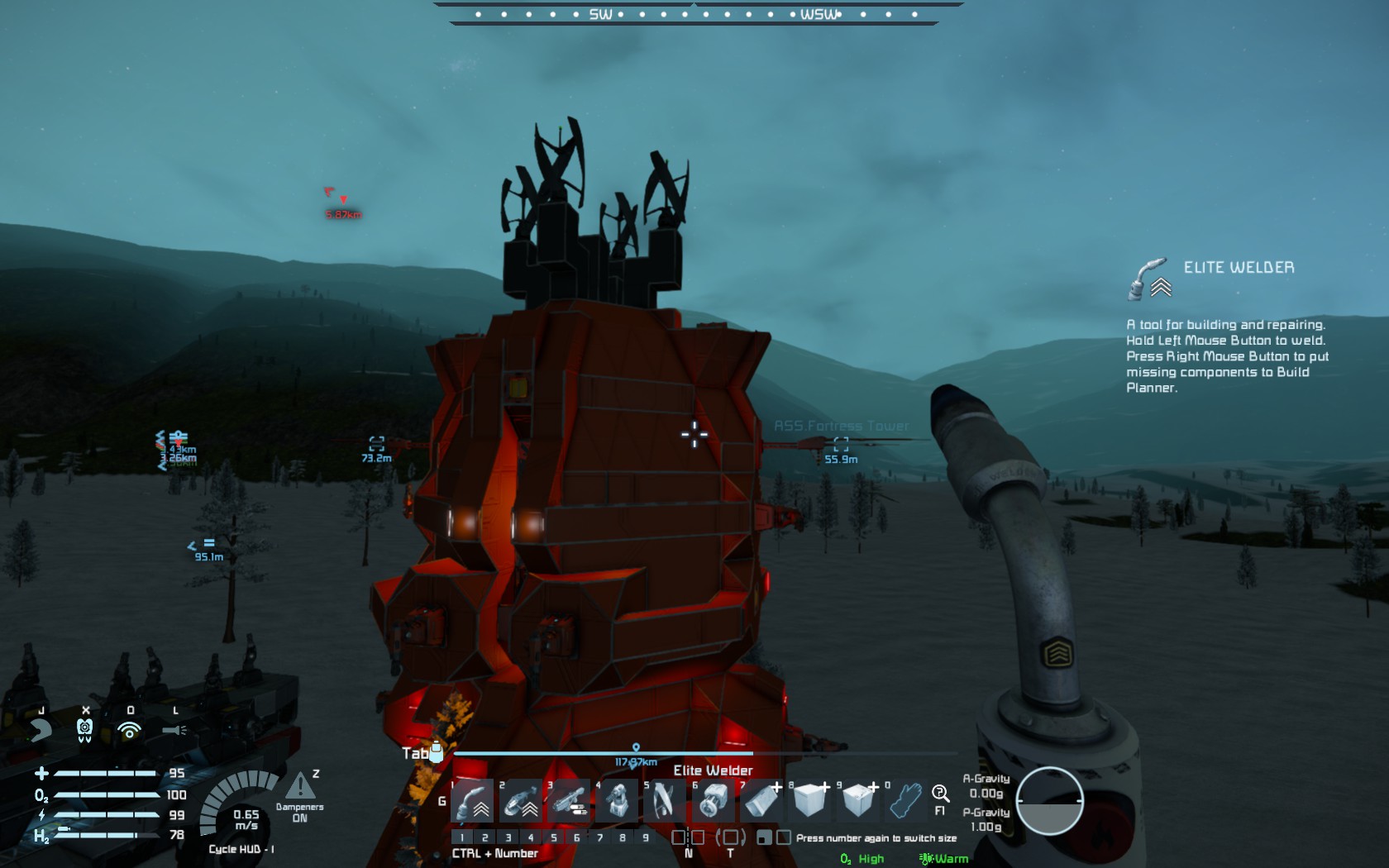Toggle the broadcasting signal icon
The width and height of the screenshot is (1389, 868).
(129, 729)
